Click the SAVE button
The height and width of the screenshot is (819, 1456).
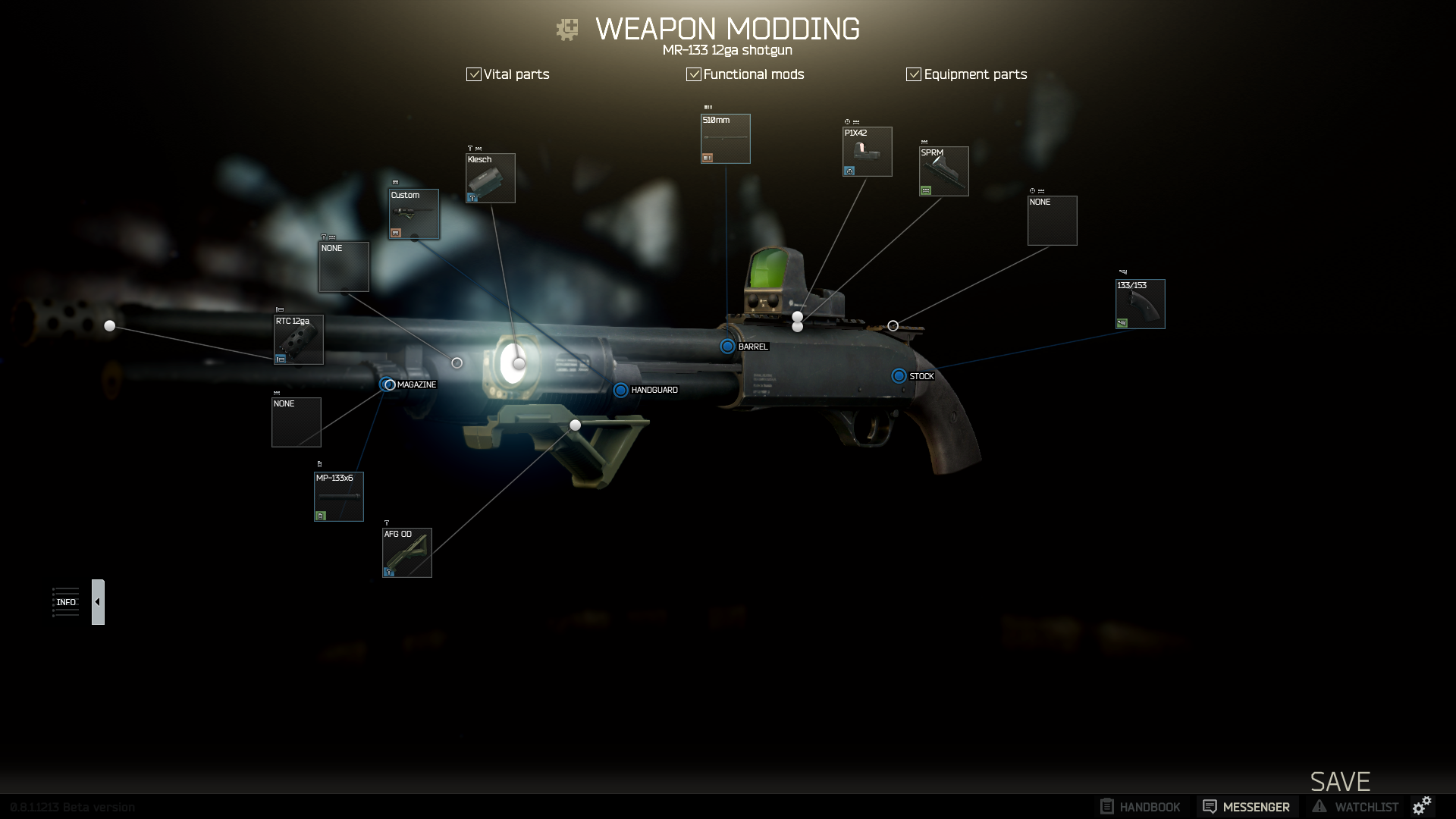1340,781
